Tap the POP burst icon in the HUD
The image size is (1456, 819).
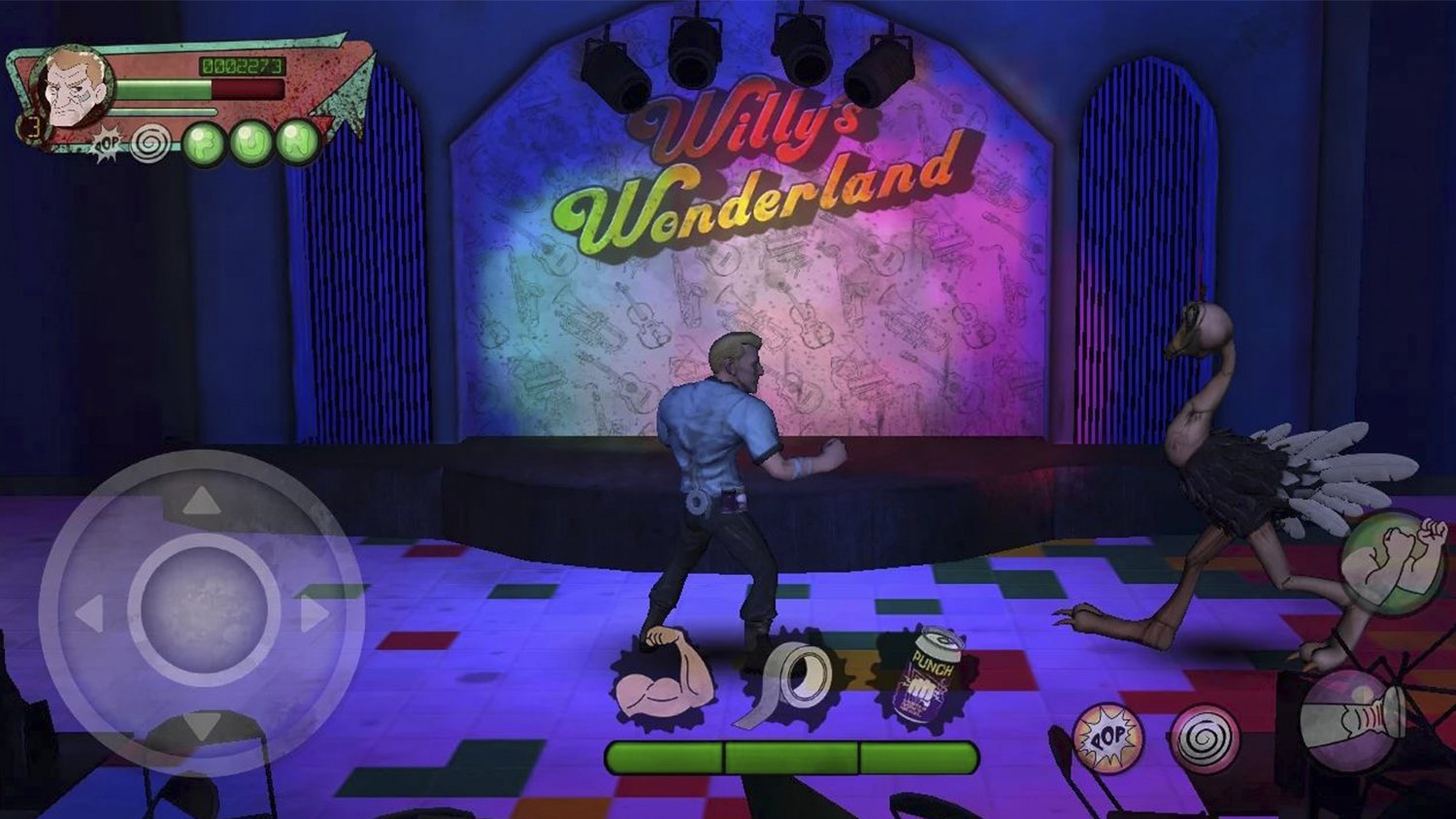pos(107,143)
